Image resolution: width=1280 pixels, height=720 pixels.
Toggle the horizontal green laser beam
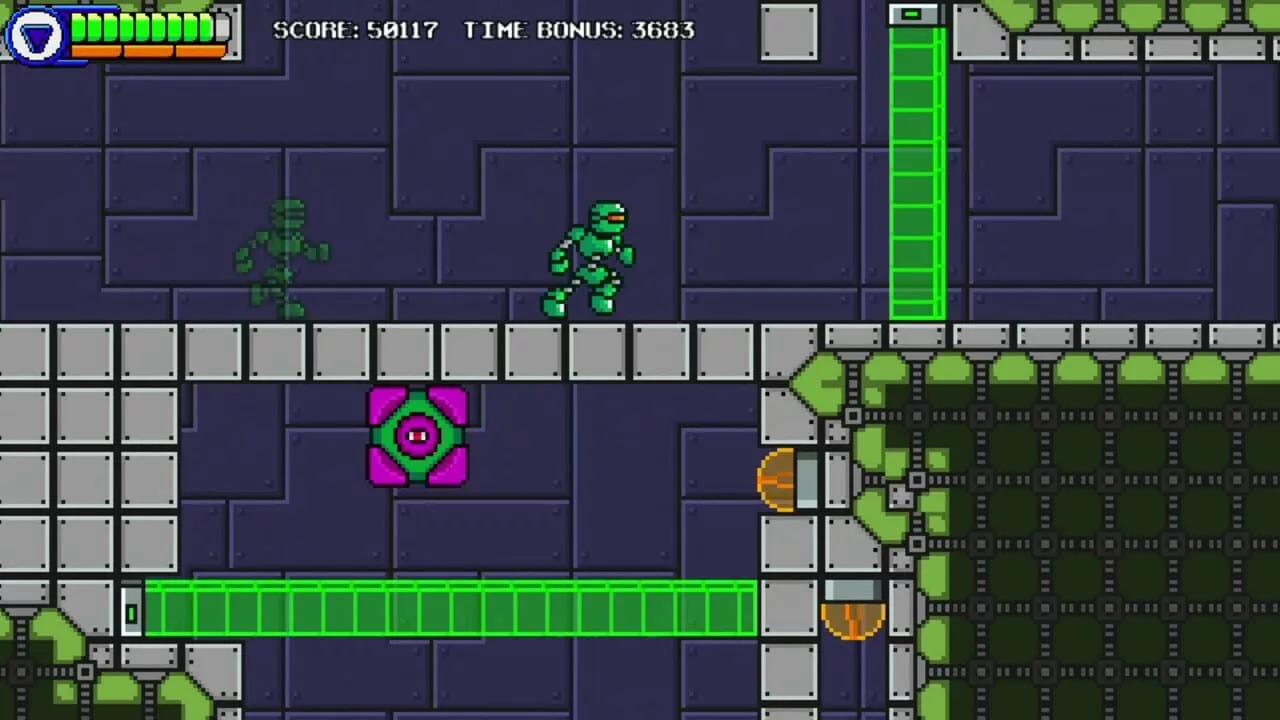pyautogui.click(x=450, y=605)
